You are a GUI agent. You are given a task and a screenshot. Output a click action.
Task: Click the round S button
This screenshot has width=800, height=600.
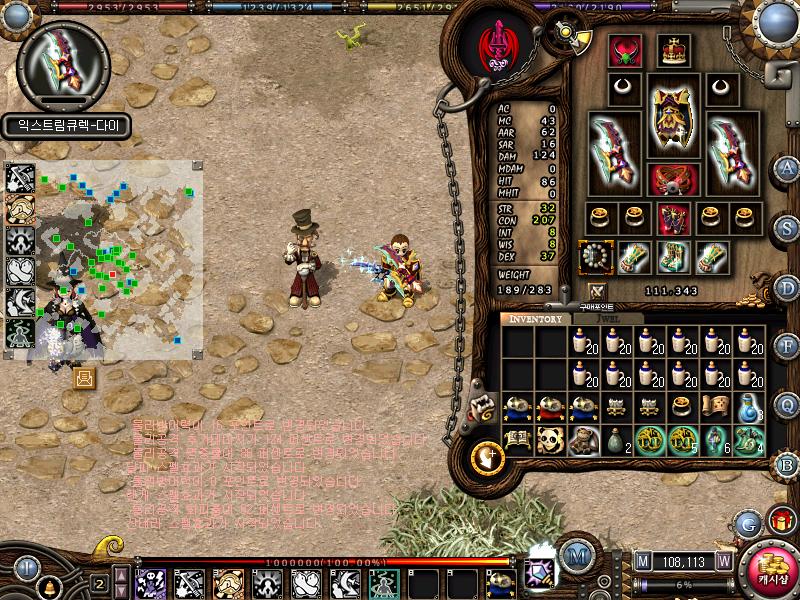point(788,226)
